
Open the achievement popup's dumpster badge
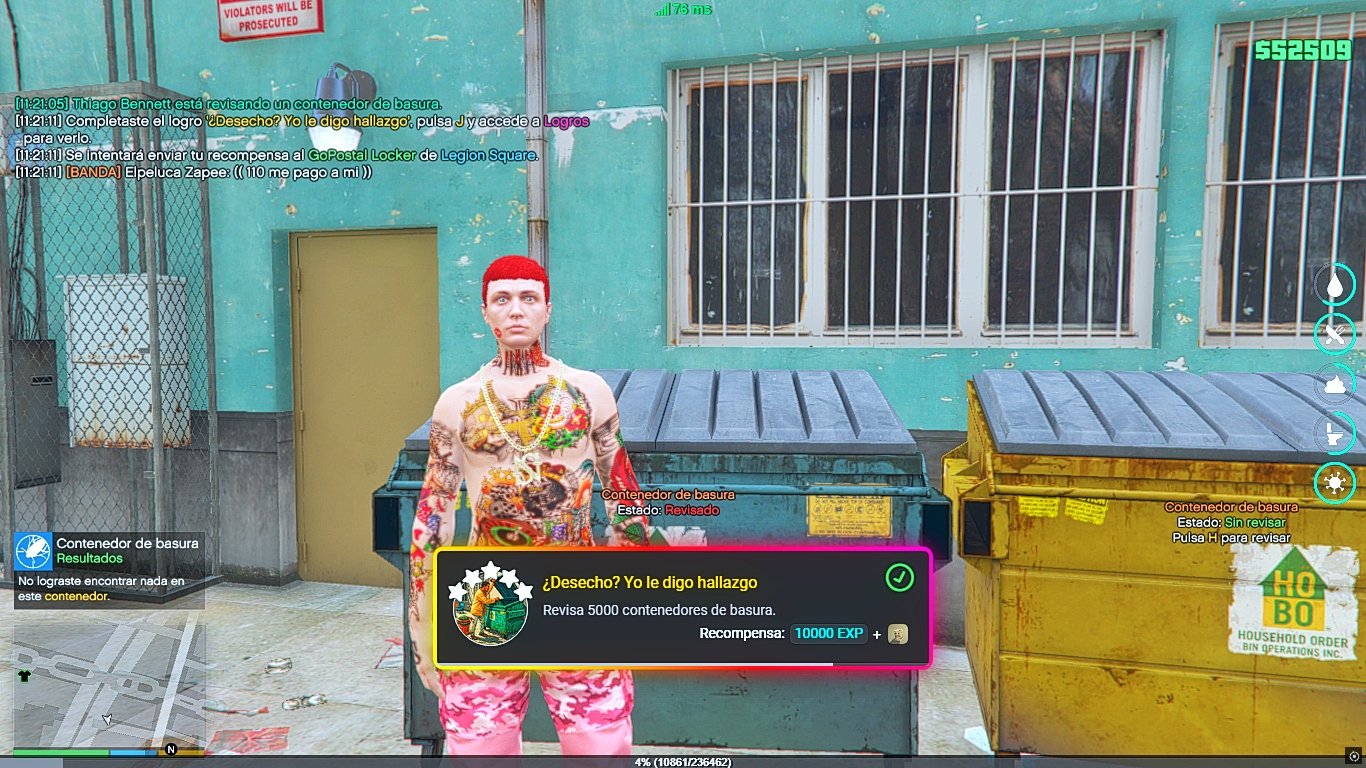[491, 606]
